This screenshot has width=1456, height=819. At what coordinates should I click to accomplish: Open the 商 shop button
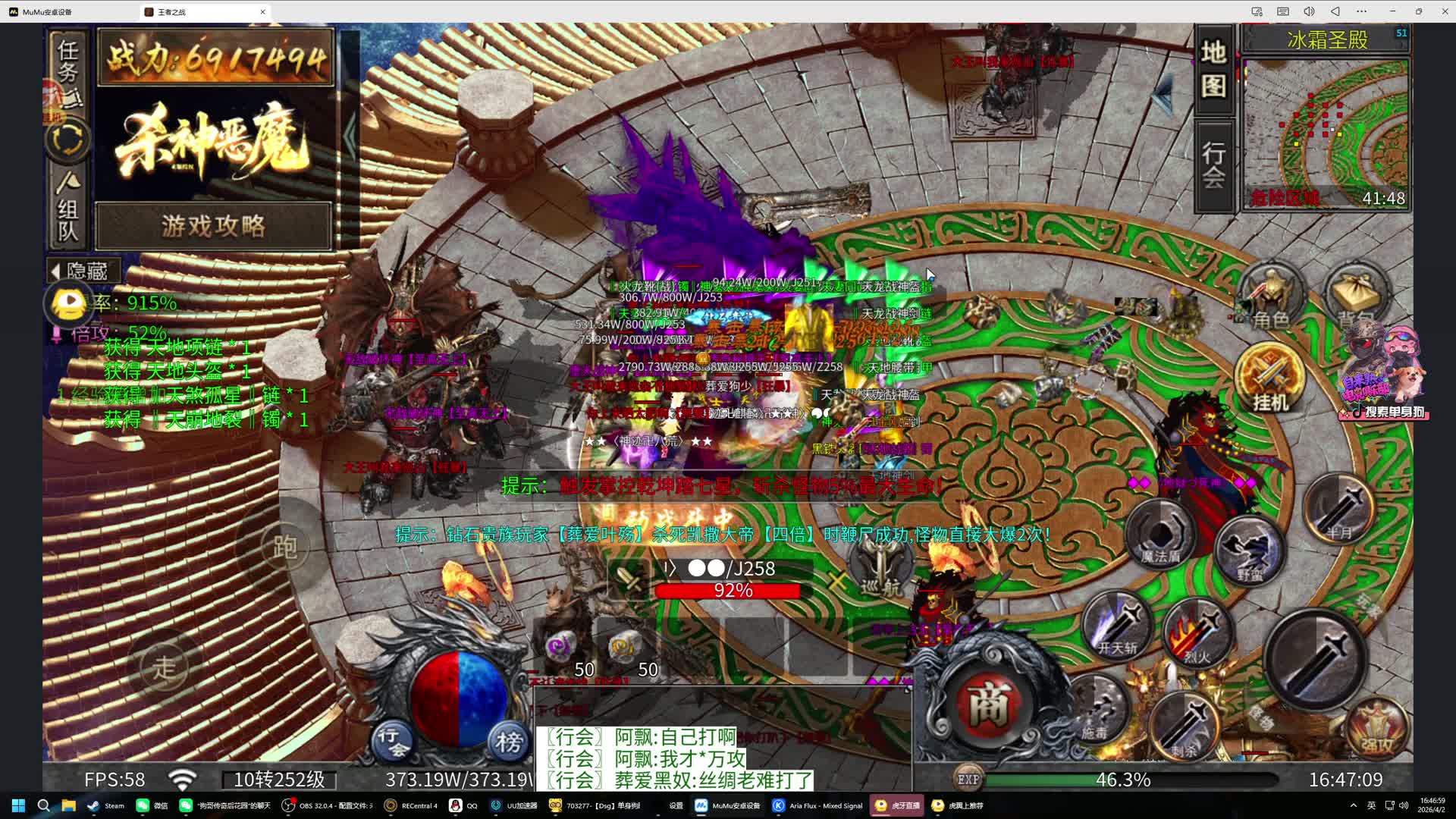(988, 704)
